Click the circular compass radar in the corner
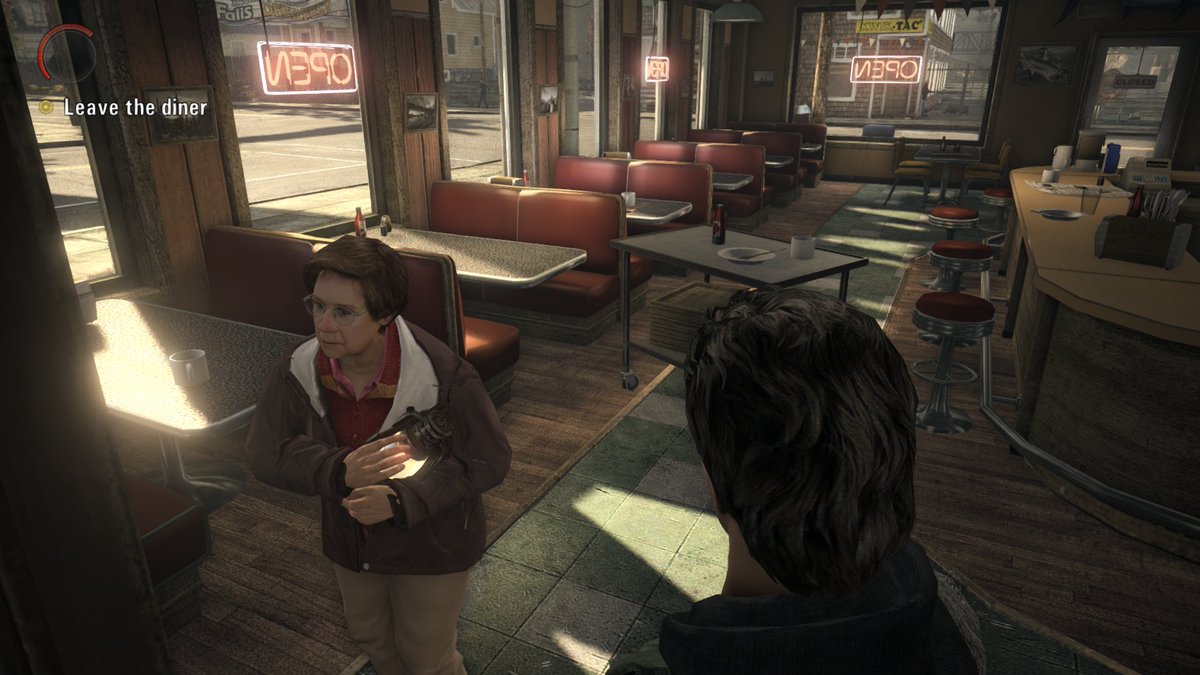Image resolution: width=1200 pixels, height=675 pixels. pyautogui.click(x=67, y=54)
